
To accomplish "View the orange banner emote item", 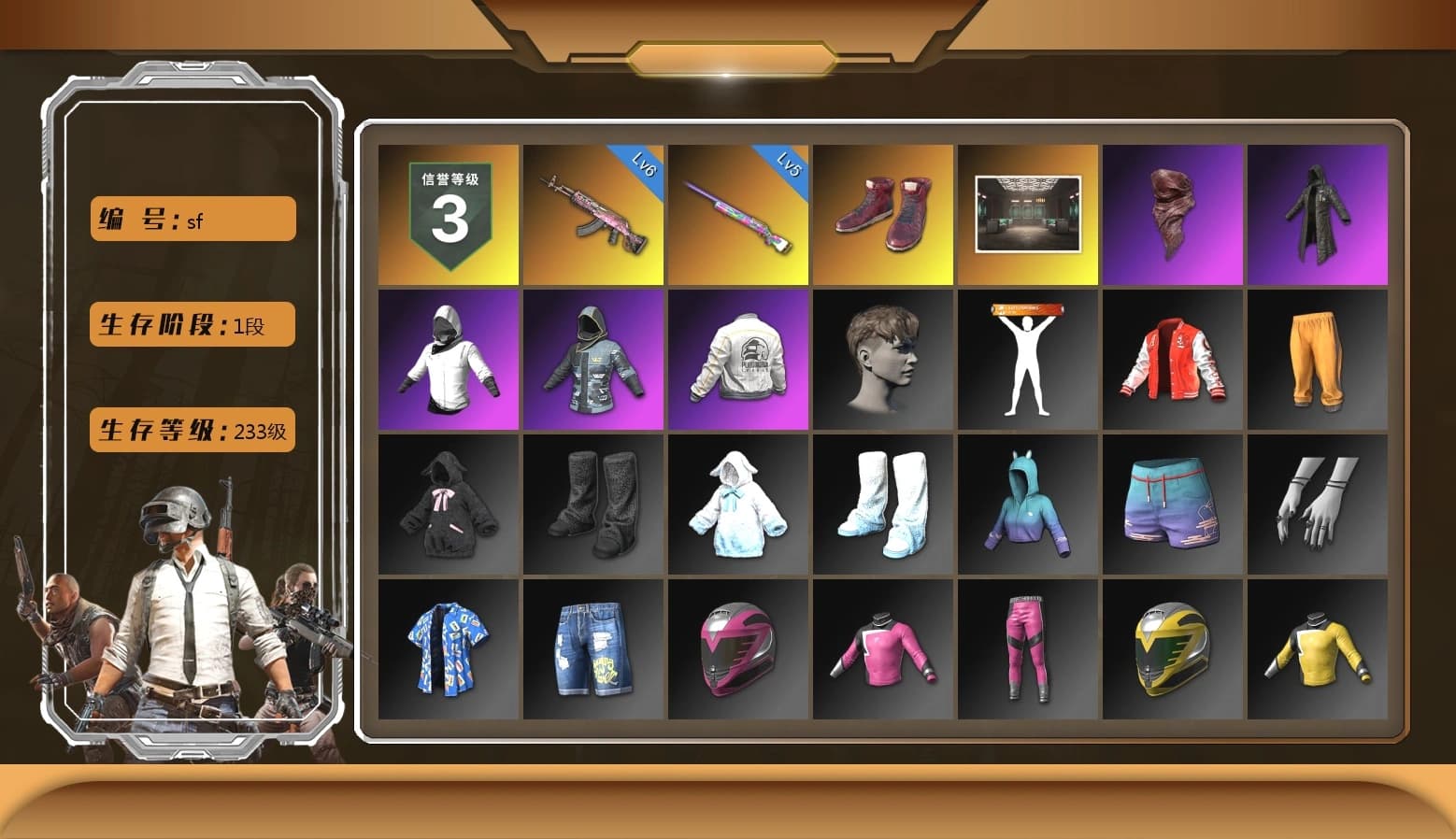I will (x=1027, y=358).
